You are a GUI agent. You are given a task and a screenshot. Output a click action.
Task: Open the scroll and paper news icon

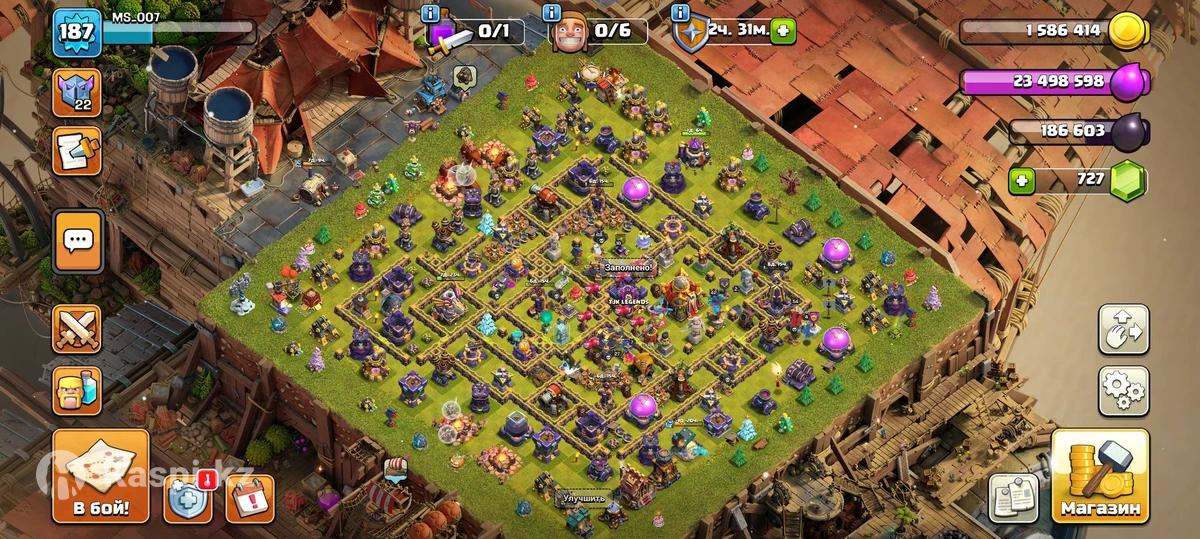click(x=77, y=152)
